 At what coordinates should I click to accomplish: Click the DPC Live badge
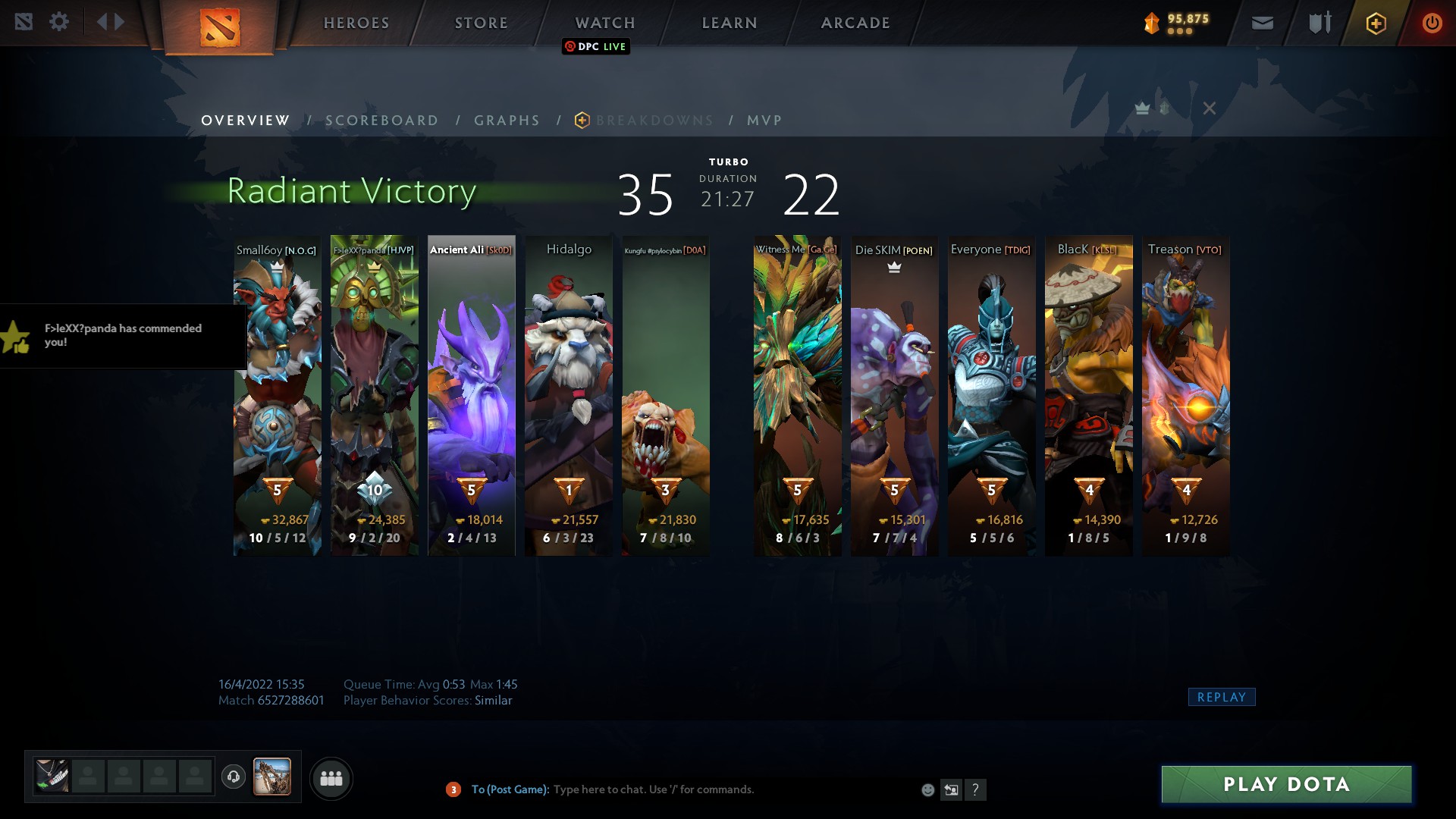[x=596, y=46]
